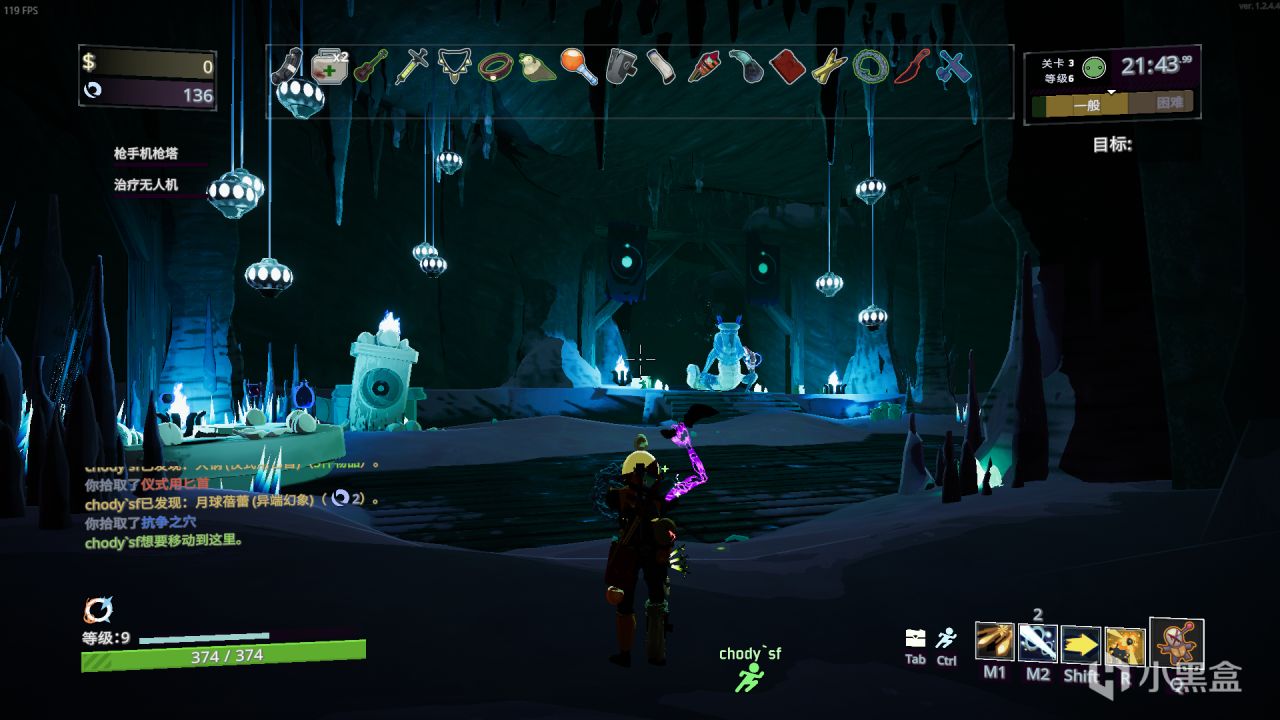Viewport: 1280px width, 720px height.
Task: Use the M2 secondary skill icon
Action: point(1038,642)
